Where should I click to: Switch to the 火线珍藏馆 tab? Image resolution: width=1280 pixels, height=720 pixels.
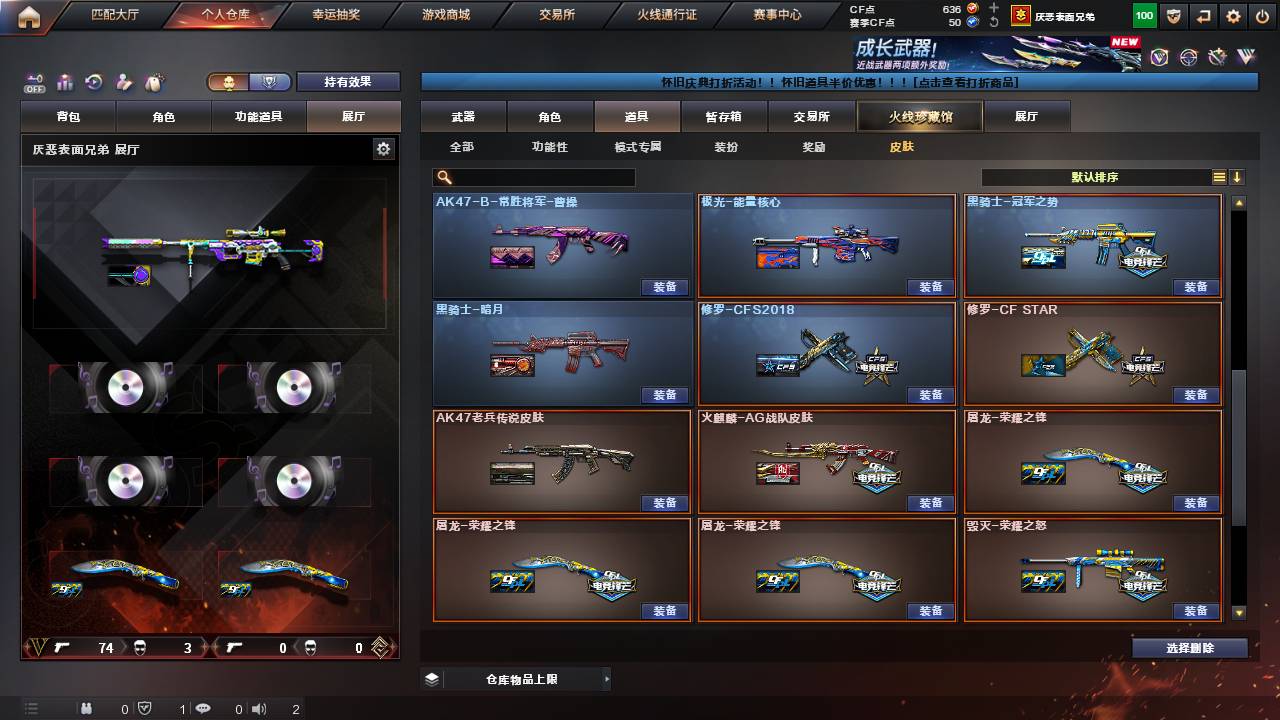pyautogui.click(x=919, y=116)
